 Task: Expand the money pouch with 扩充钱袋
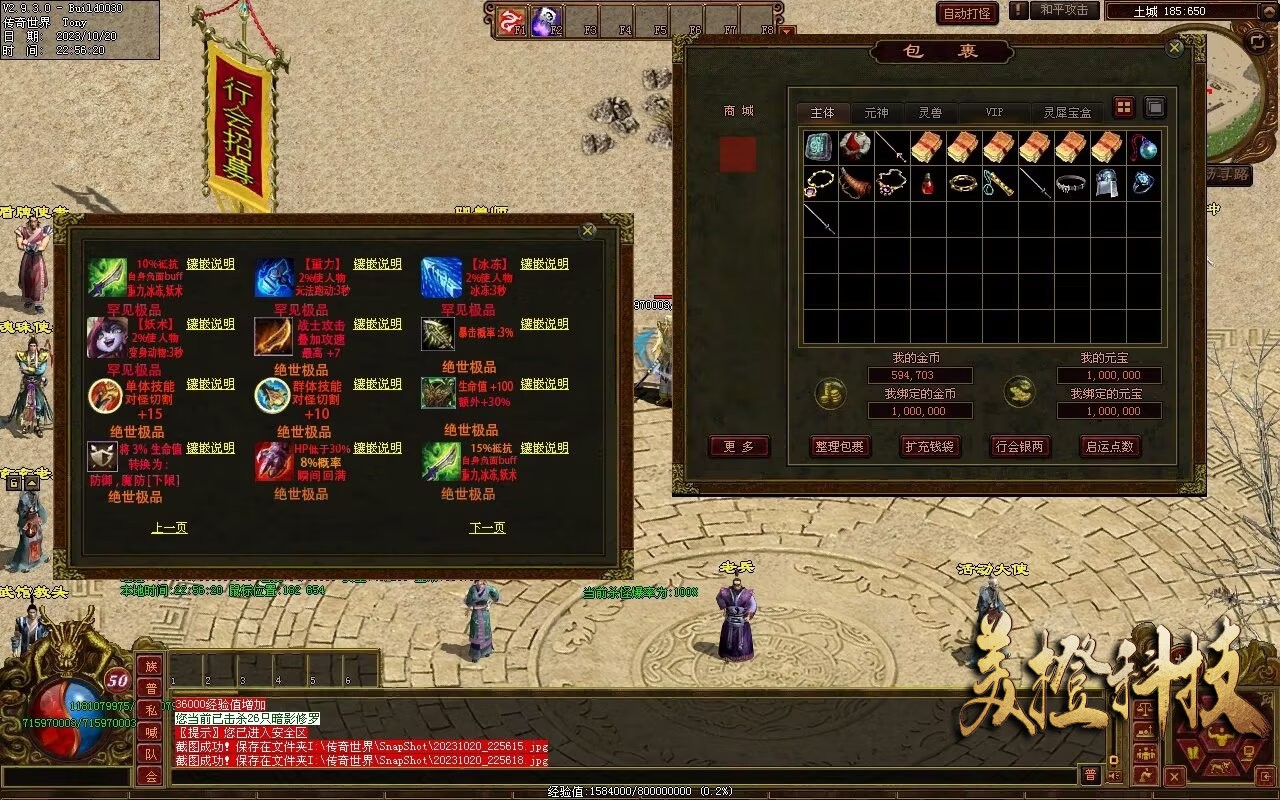click(929, 447)
